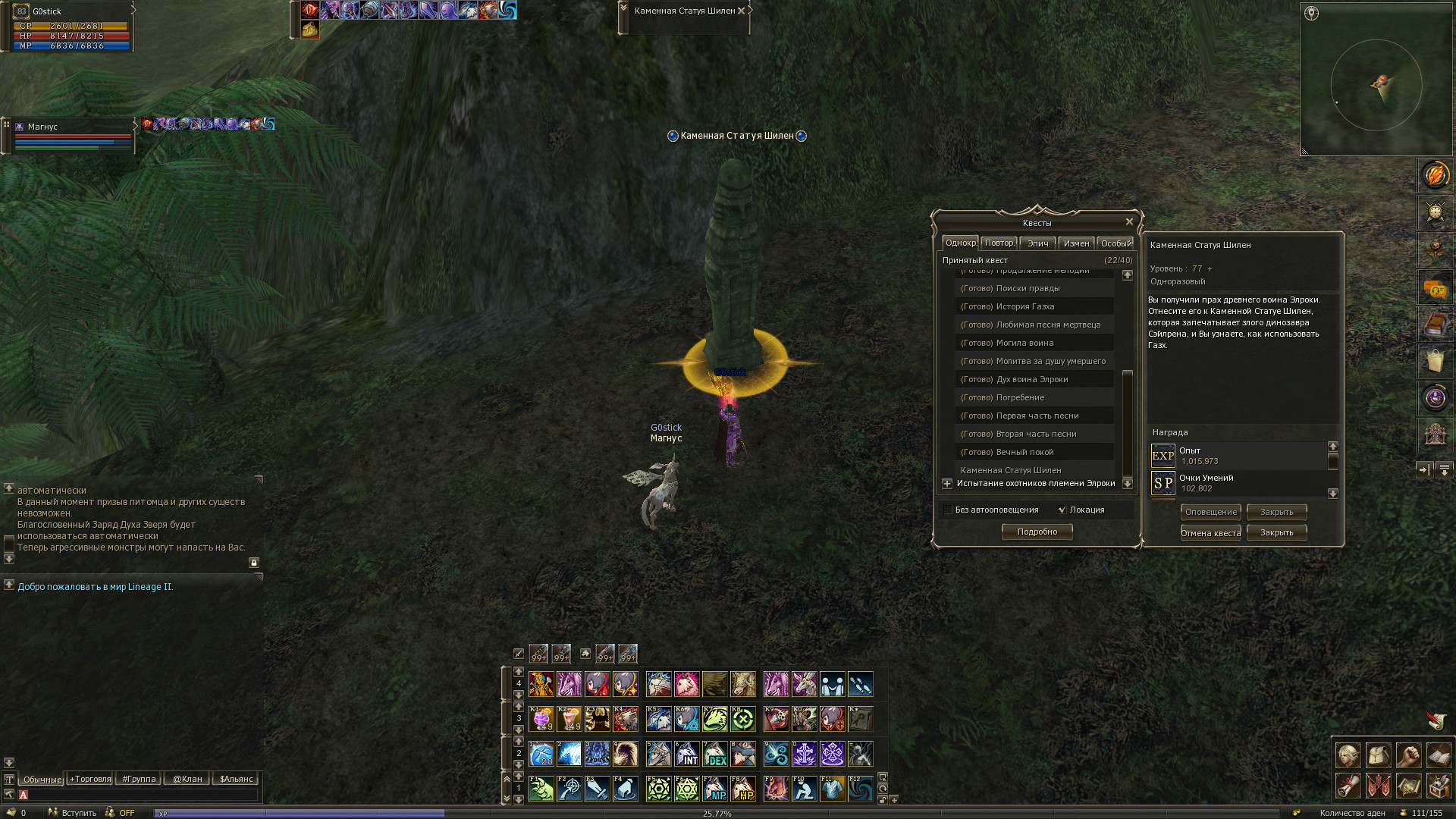Switch chat to the #Группа tab
Screen dimensions: 1456x819
[139, 780]
